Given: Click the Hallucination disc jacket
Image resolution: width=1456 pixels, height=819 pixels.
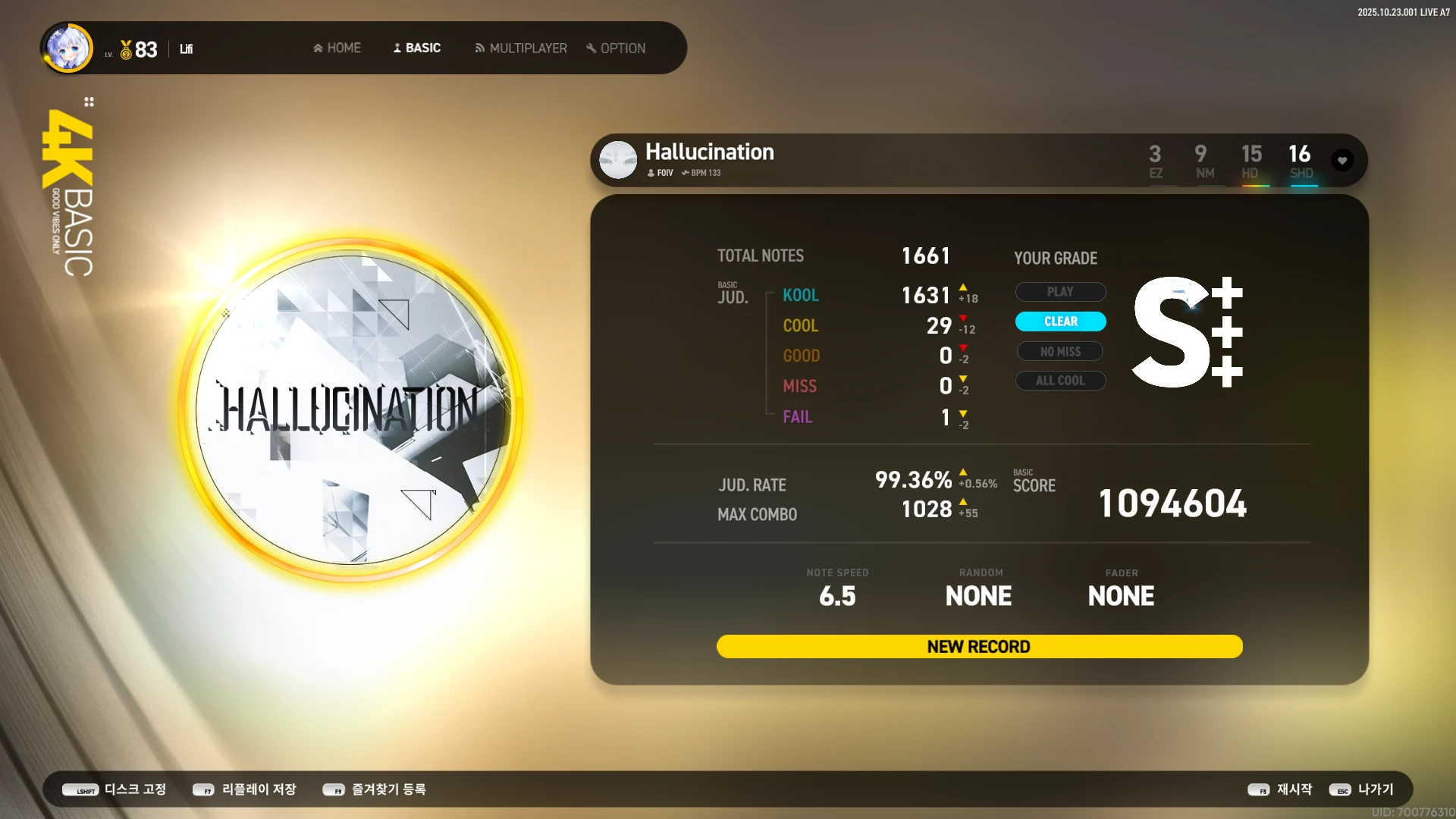Looking at the screenshot, I should pos(350,409).
